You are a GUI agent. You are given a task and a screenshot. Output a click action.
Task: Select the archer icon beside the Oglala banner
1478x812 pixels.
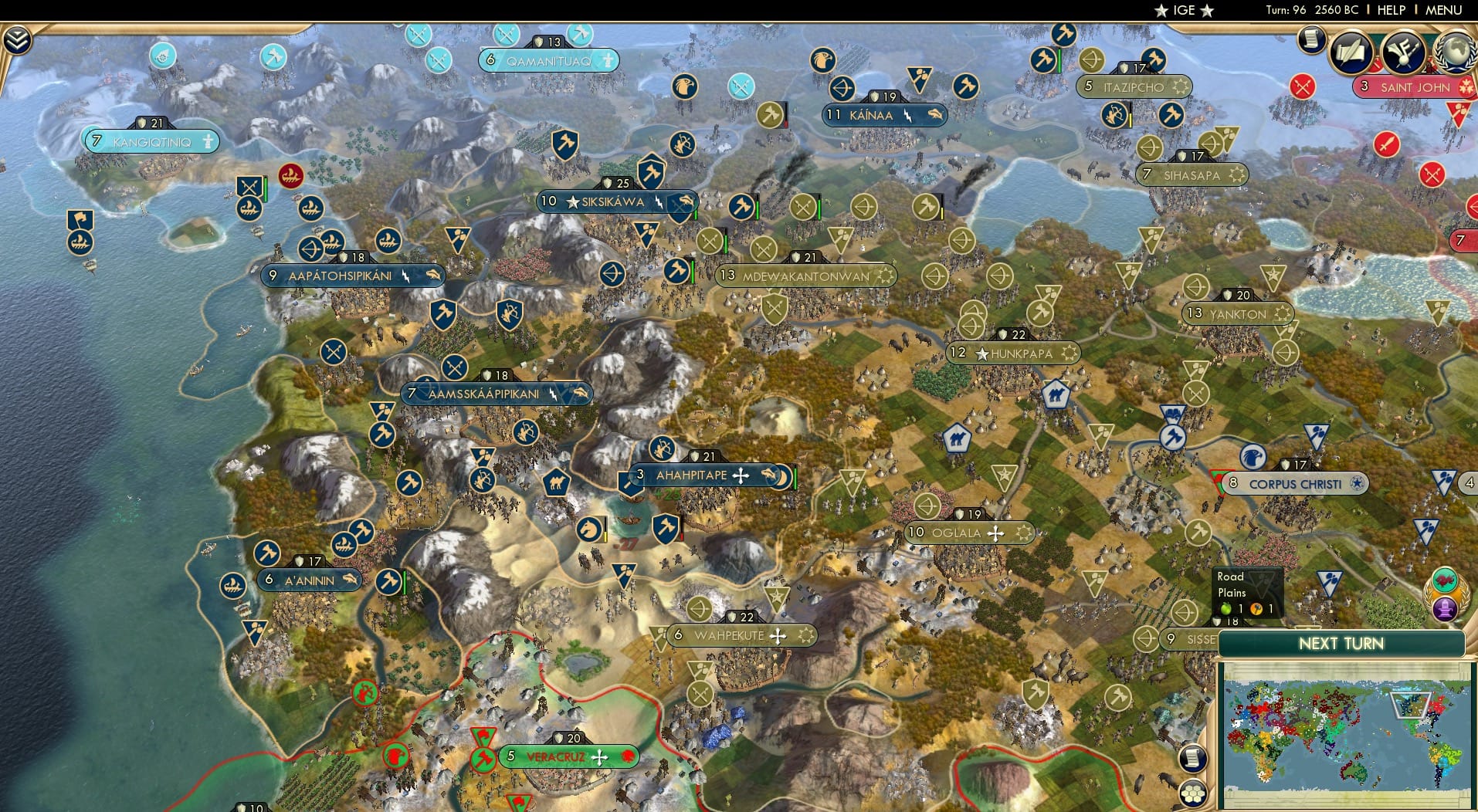coord(927,506)
